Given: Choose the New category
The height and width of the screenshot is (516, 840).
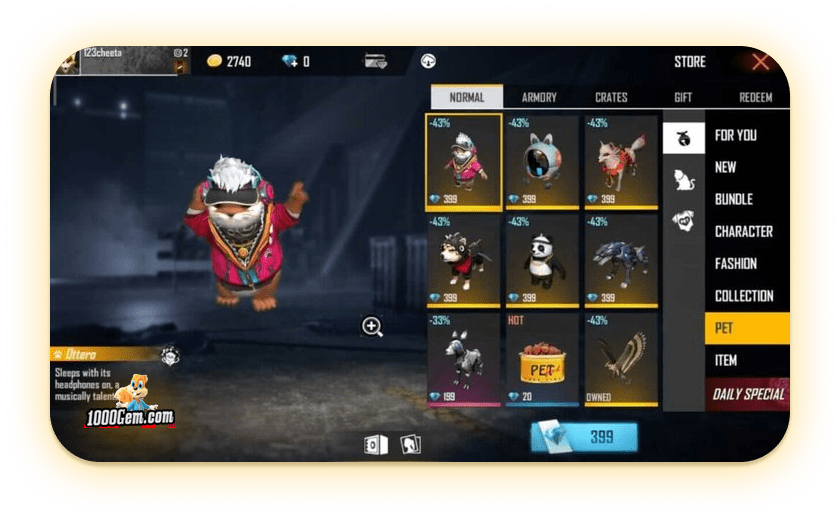Looking at the screenshot, I should (726, 167).
